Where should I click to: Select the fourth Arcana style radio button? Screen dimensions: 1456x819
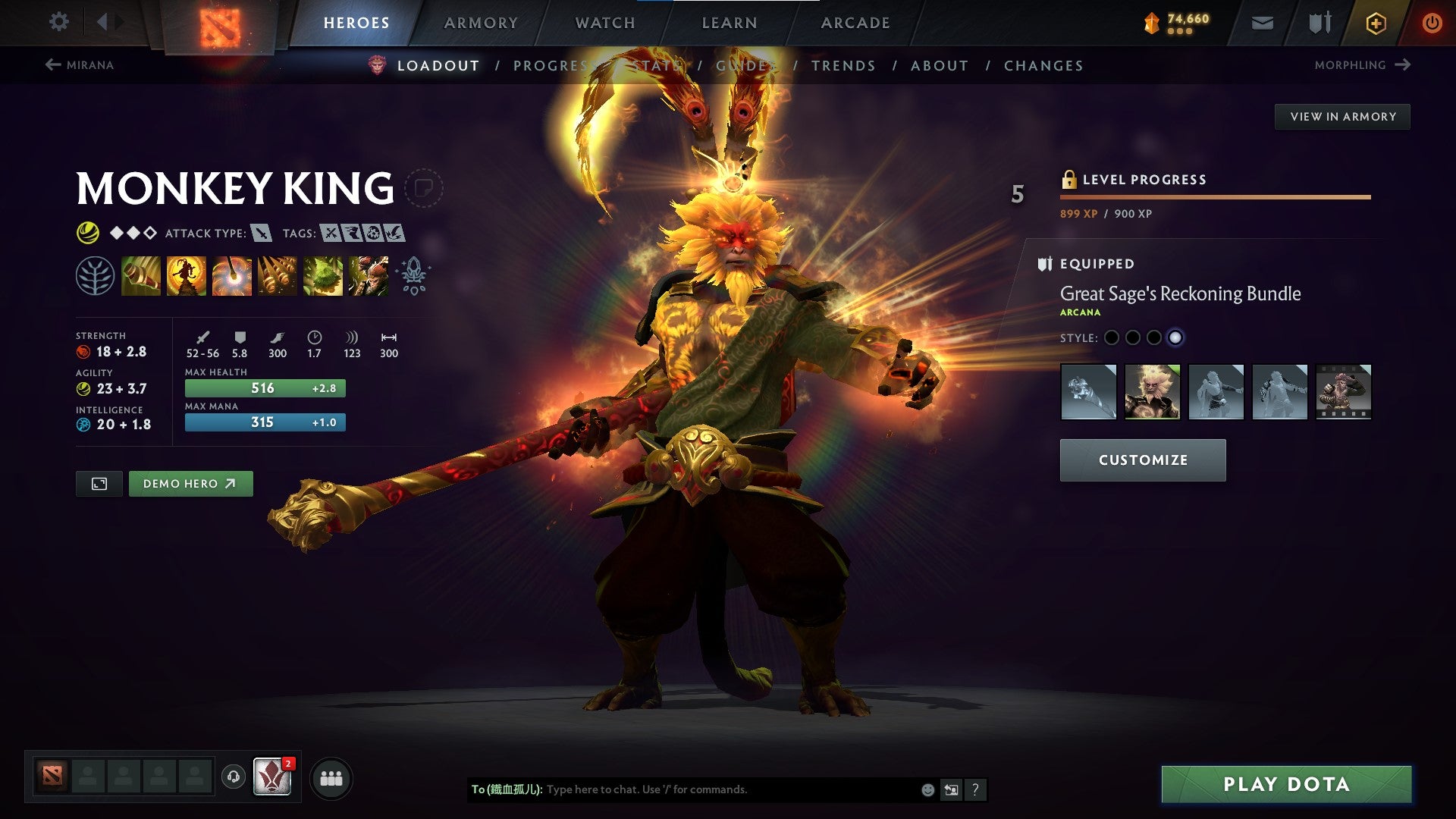point(1177,336)
